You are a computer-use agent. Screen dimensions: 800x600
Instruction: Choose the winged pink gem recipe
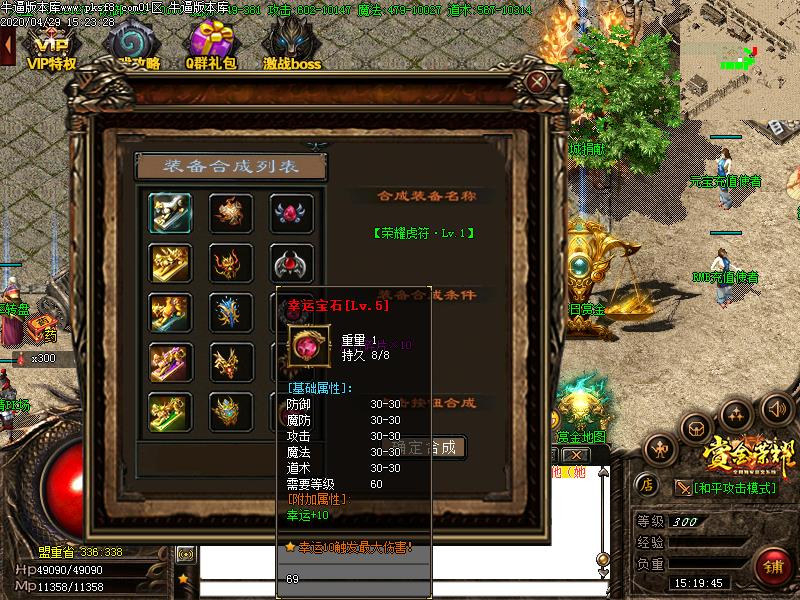pyautogui.click(x=291, y=212)
